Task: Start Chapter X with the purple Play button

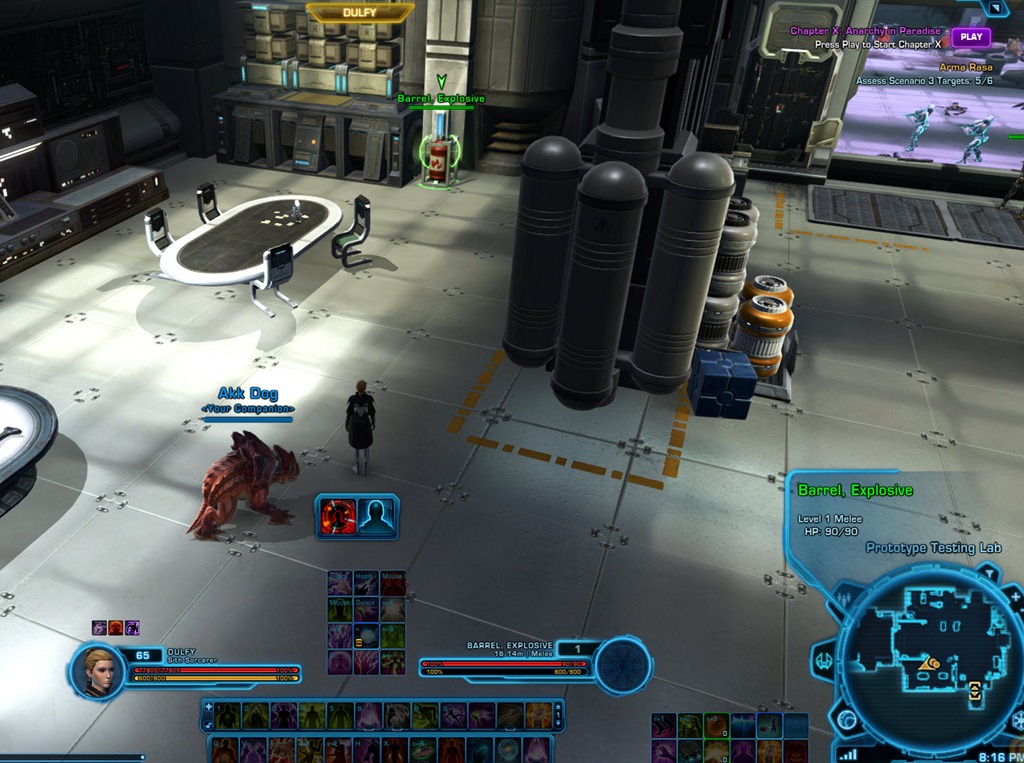Action: (969, 37)
